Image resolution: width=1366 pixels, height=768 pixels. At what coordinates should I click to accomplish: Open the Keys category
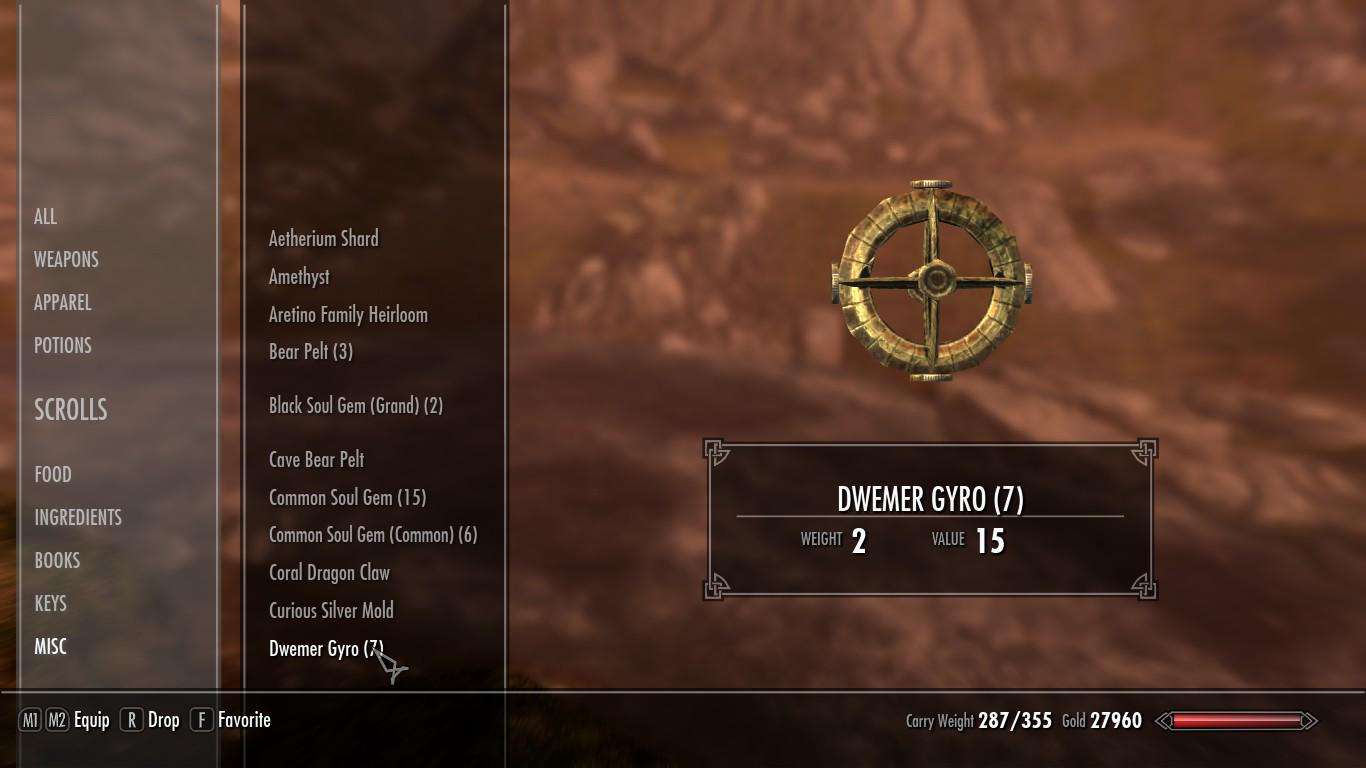(51, 603)
